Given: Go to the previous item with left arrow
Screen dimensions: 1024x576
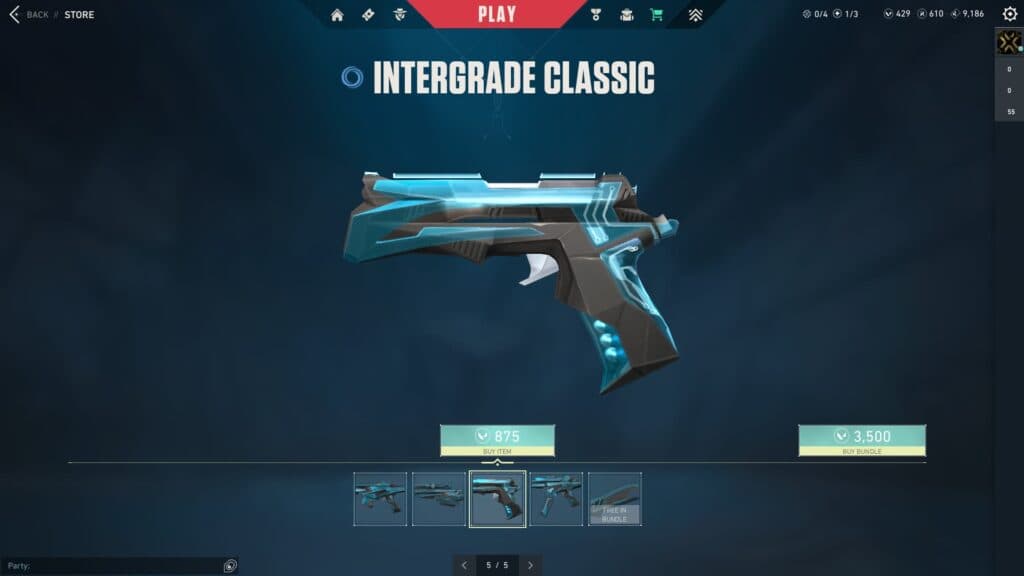Looking at the screenshot, I should [464, 565].
